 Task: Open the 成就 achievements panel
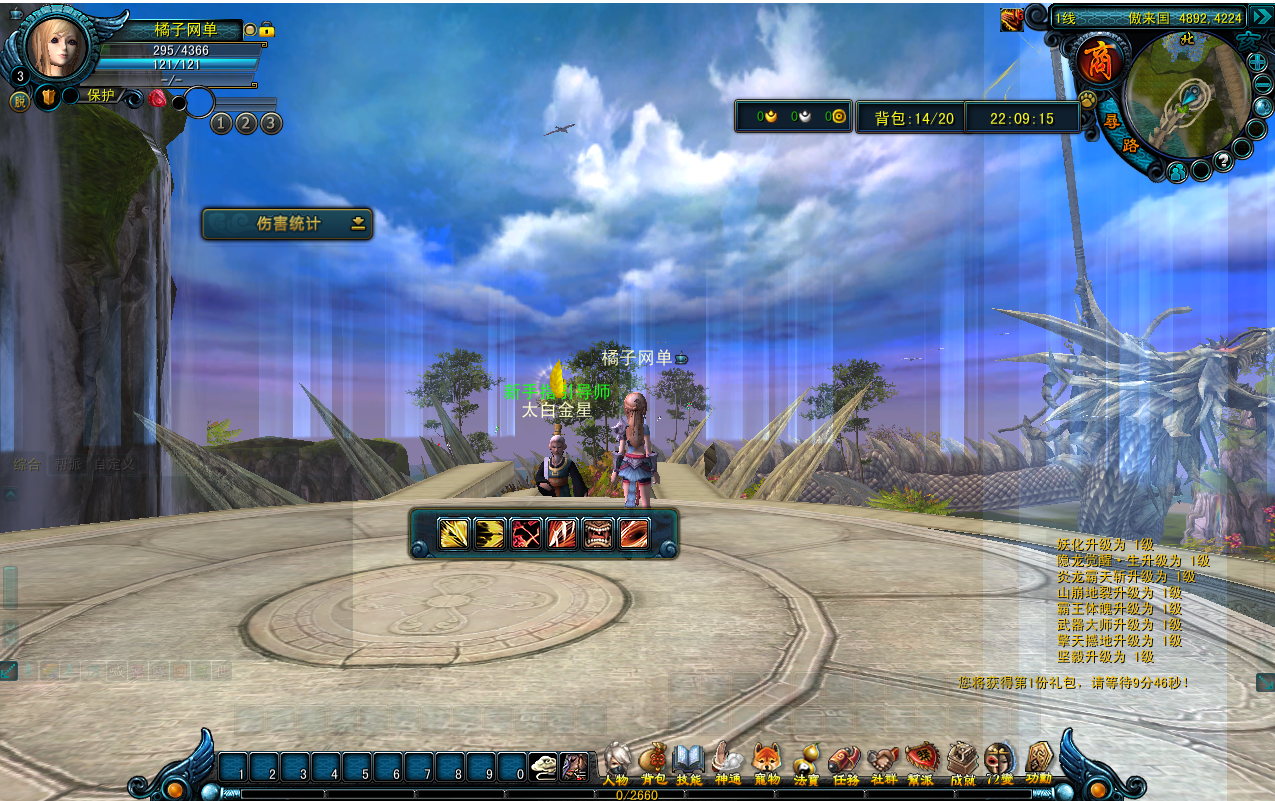click(x=962, y=762)
